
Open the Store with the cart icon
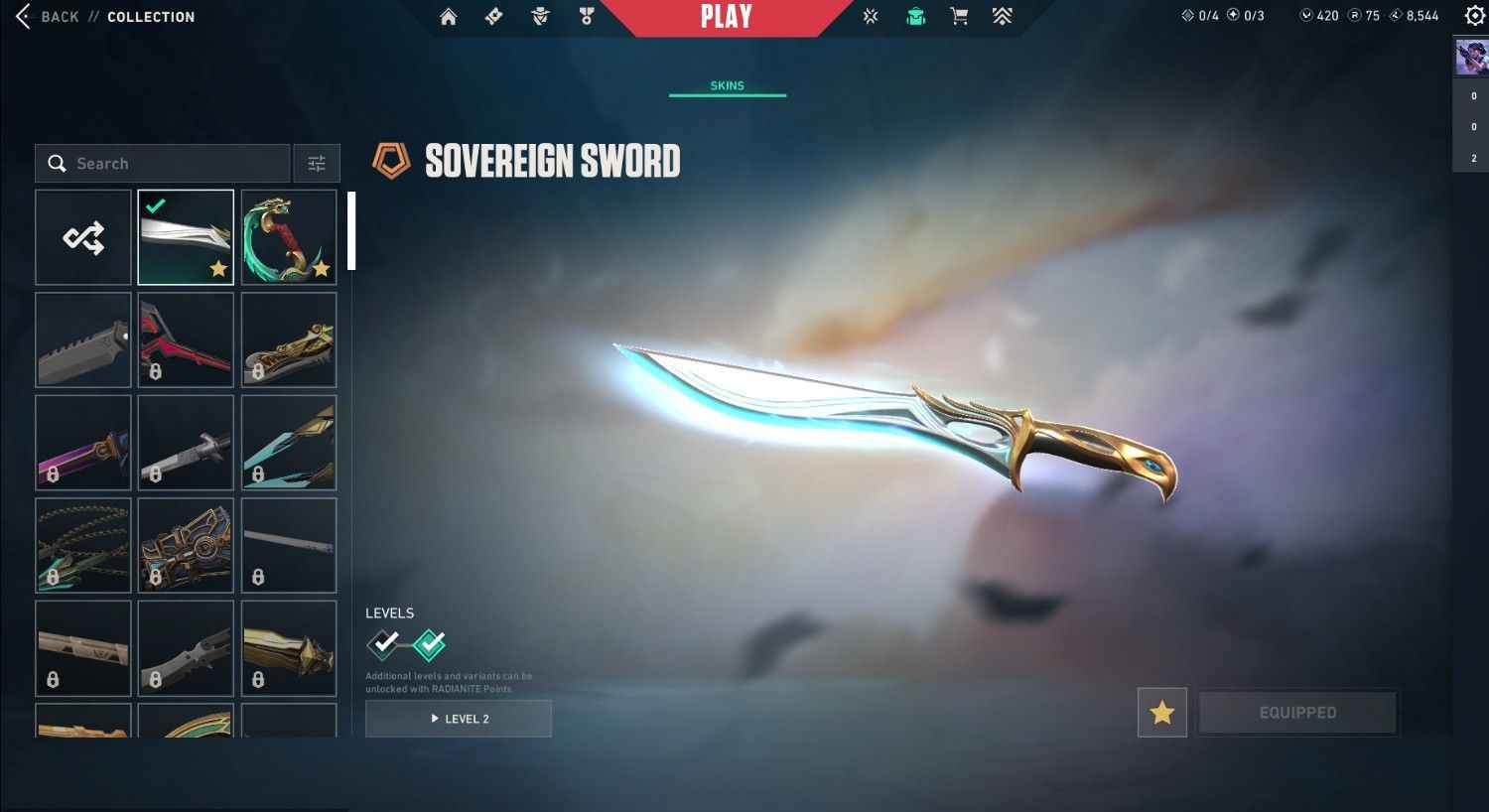pyautogui.click(x=958, y=16)
